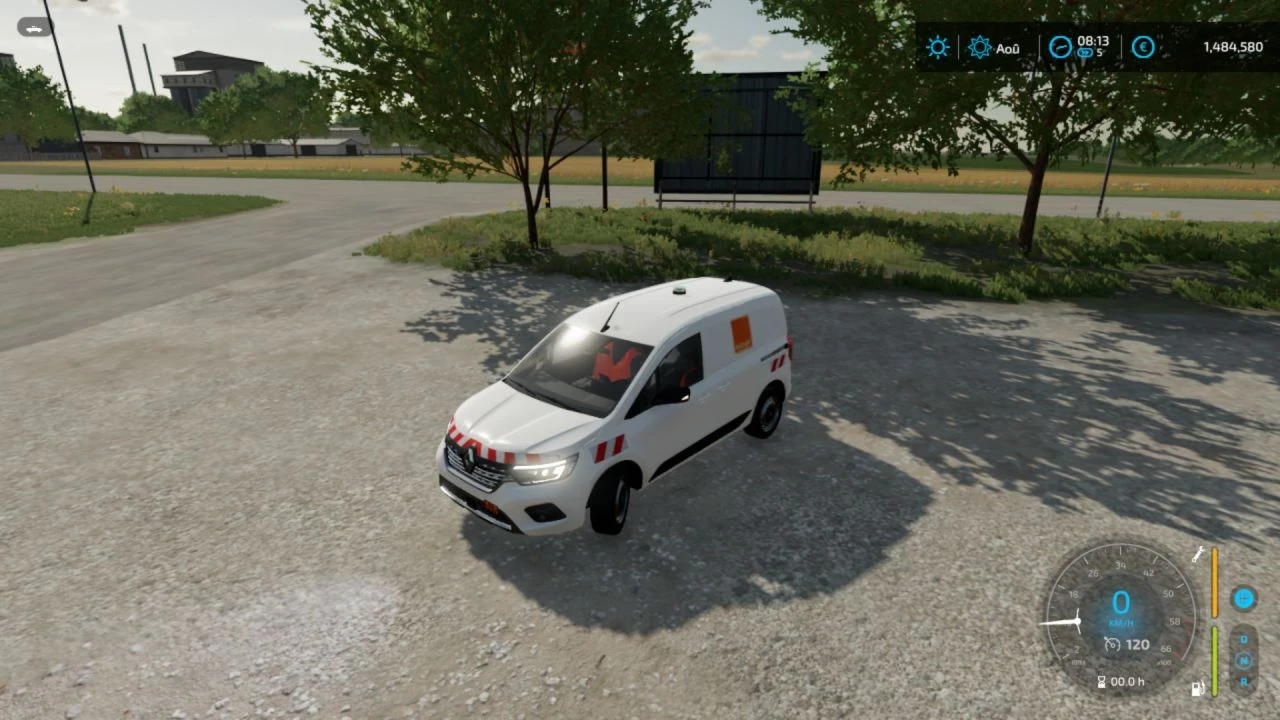Click the orange damage level bar
1280x720 pixels.
pos(1215,580)
